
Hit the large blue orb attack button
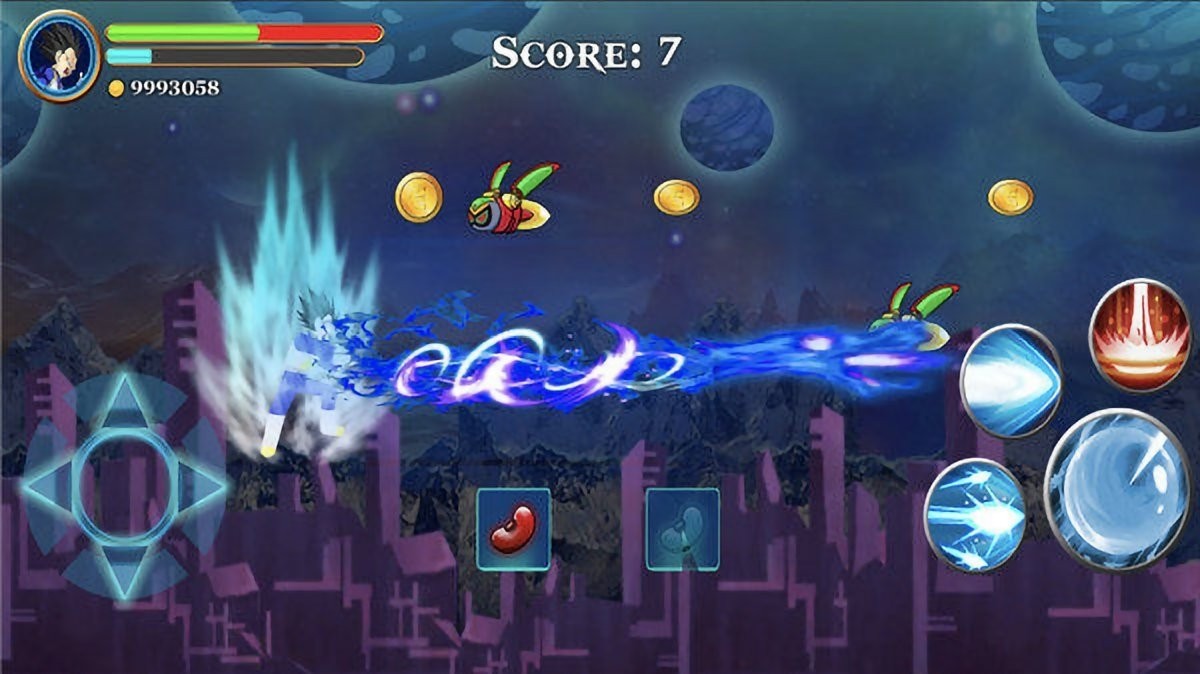coord(1120,490)
